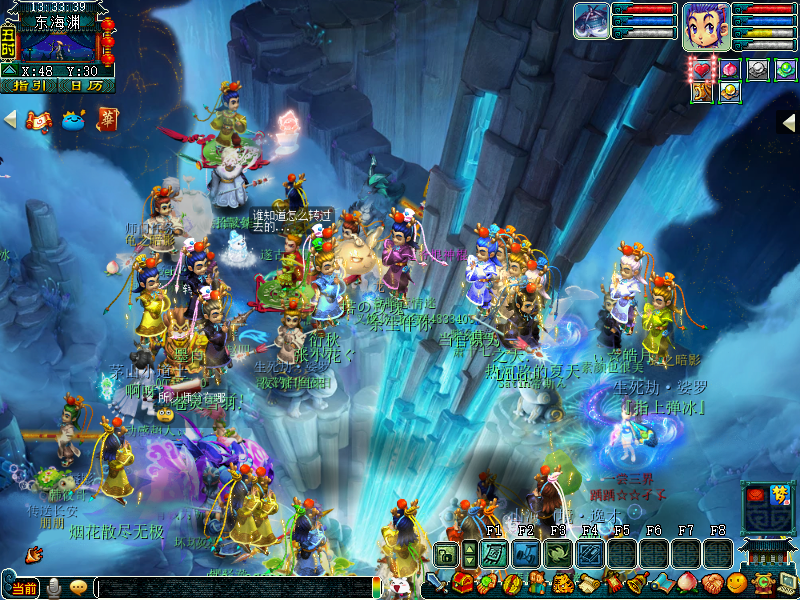Open the 指引 guide button
800x600 pixels.
29,86
